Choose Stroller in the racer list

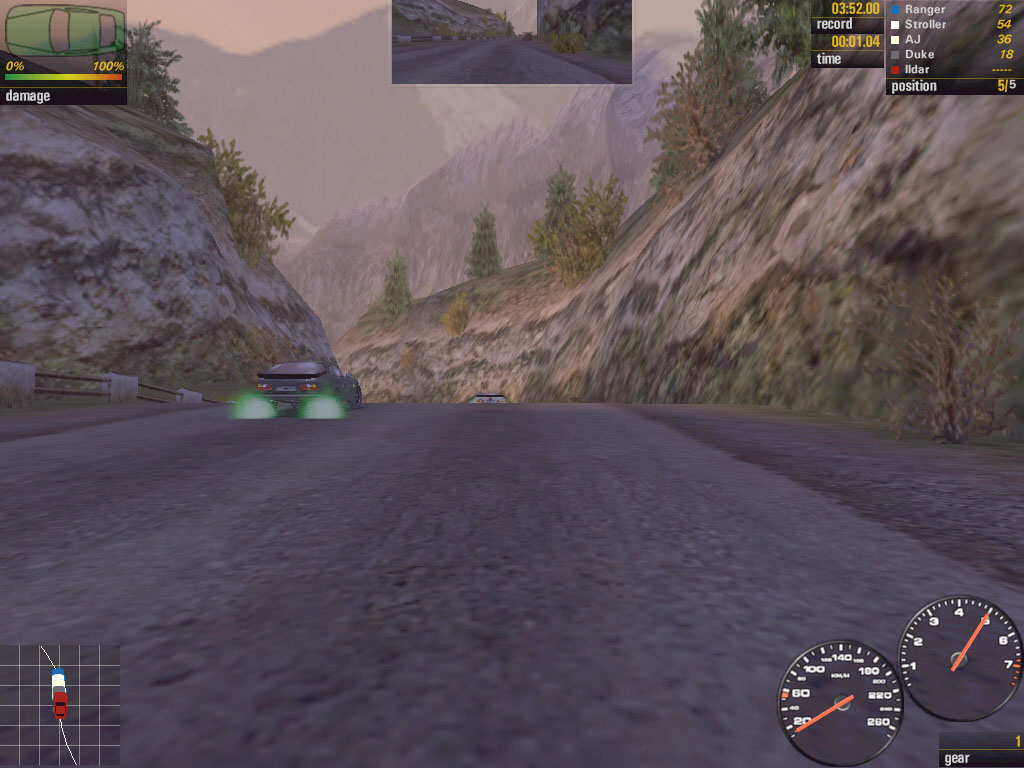[953, 24]
